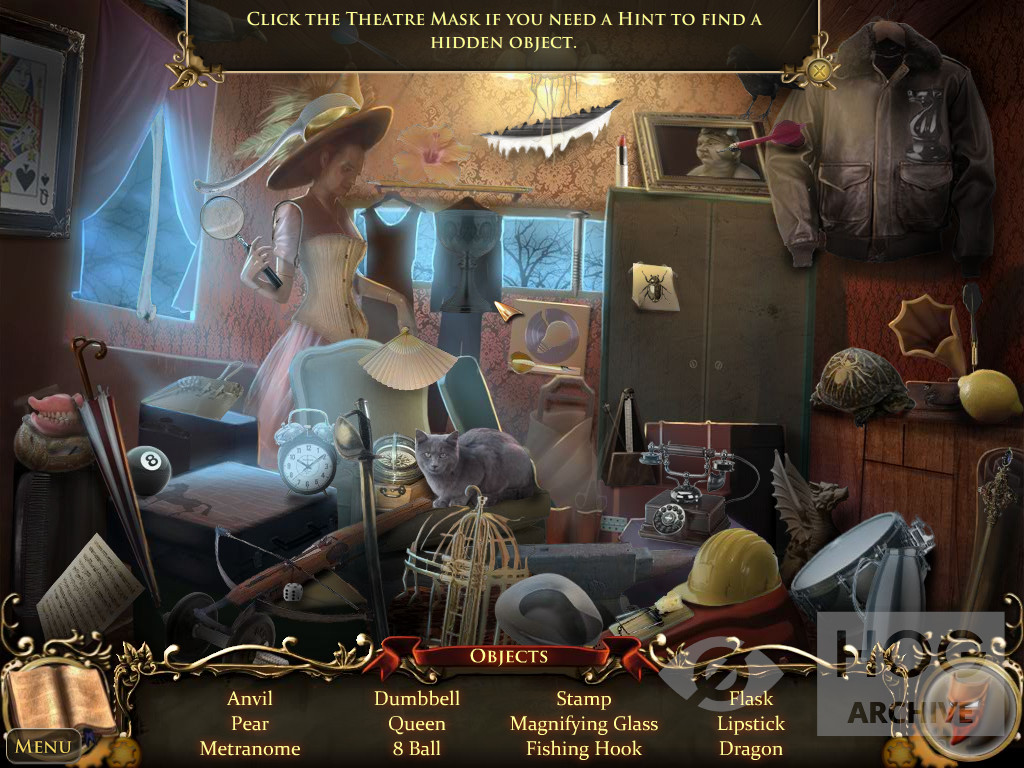Open the Menu button
Image resolution: width=1024 pixels, height=768 pixels.
coord(43,745)
